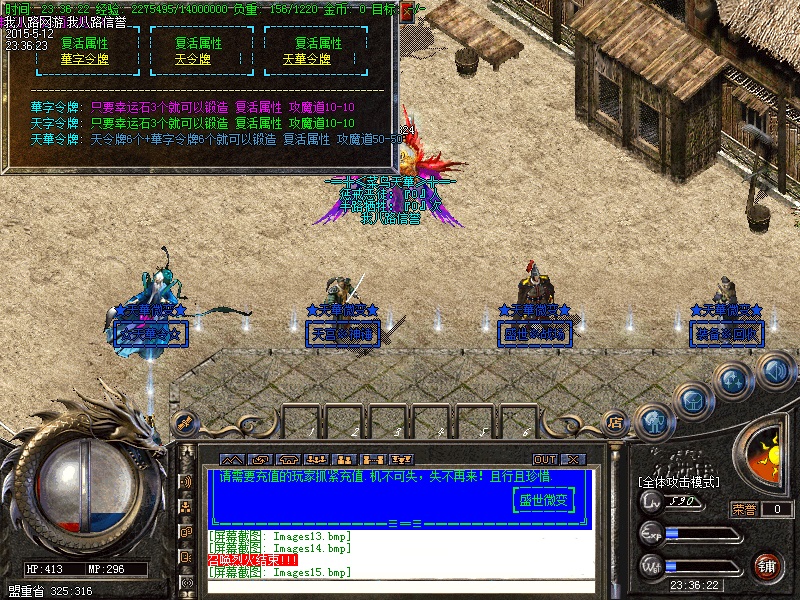The width and height of the screenshot is (800, 600).
Task: Open the 铺 stall button
Action: (767, 567)
